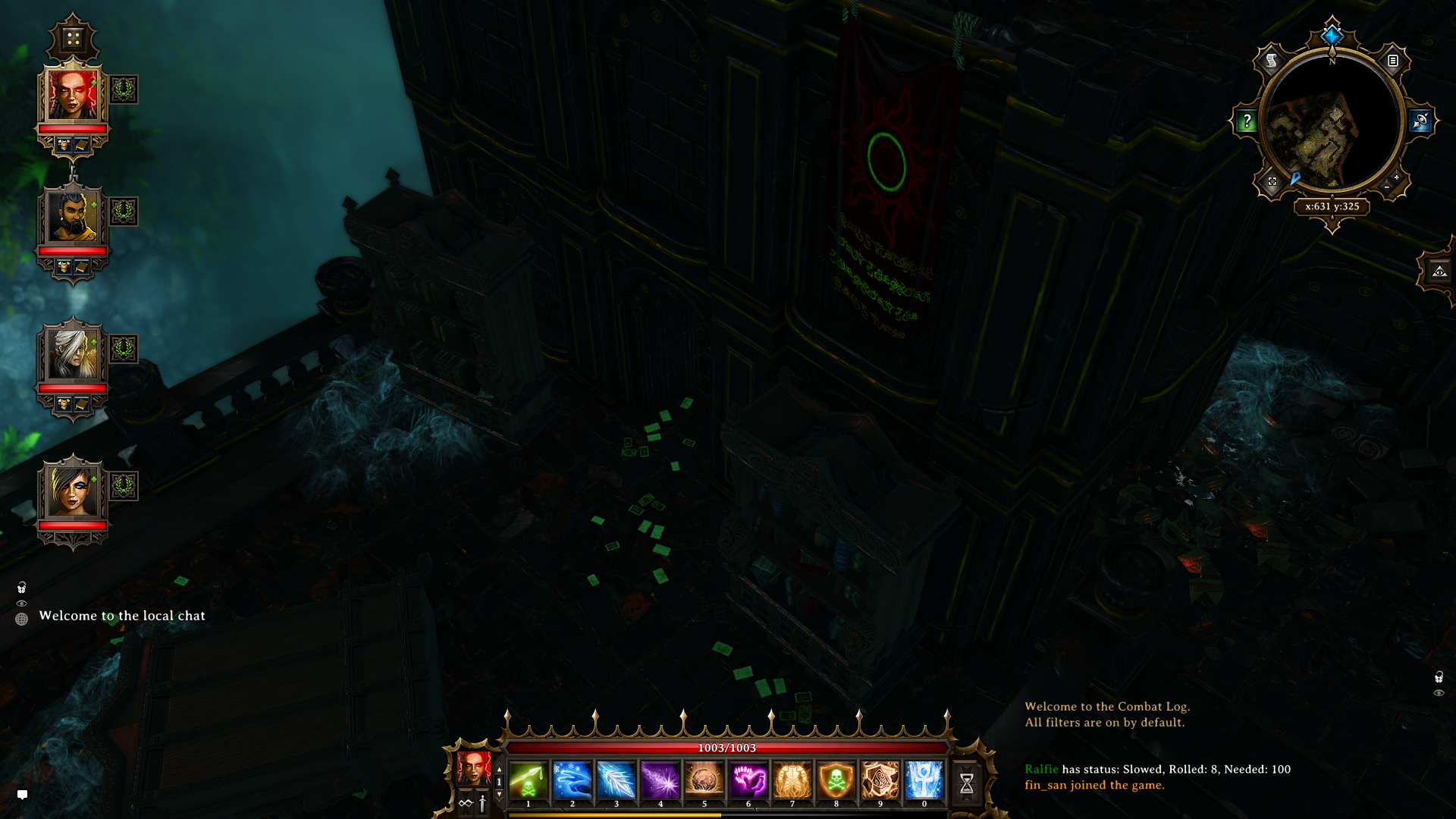
Task: Open the dice button above the party portraits
Action: point(73,38)
